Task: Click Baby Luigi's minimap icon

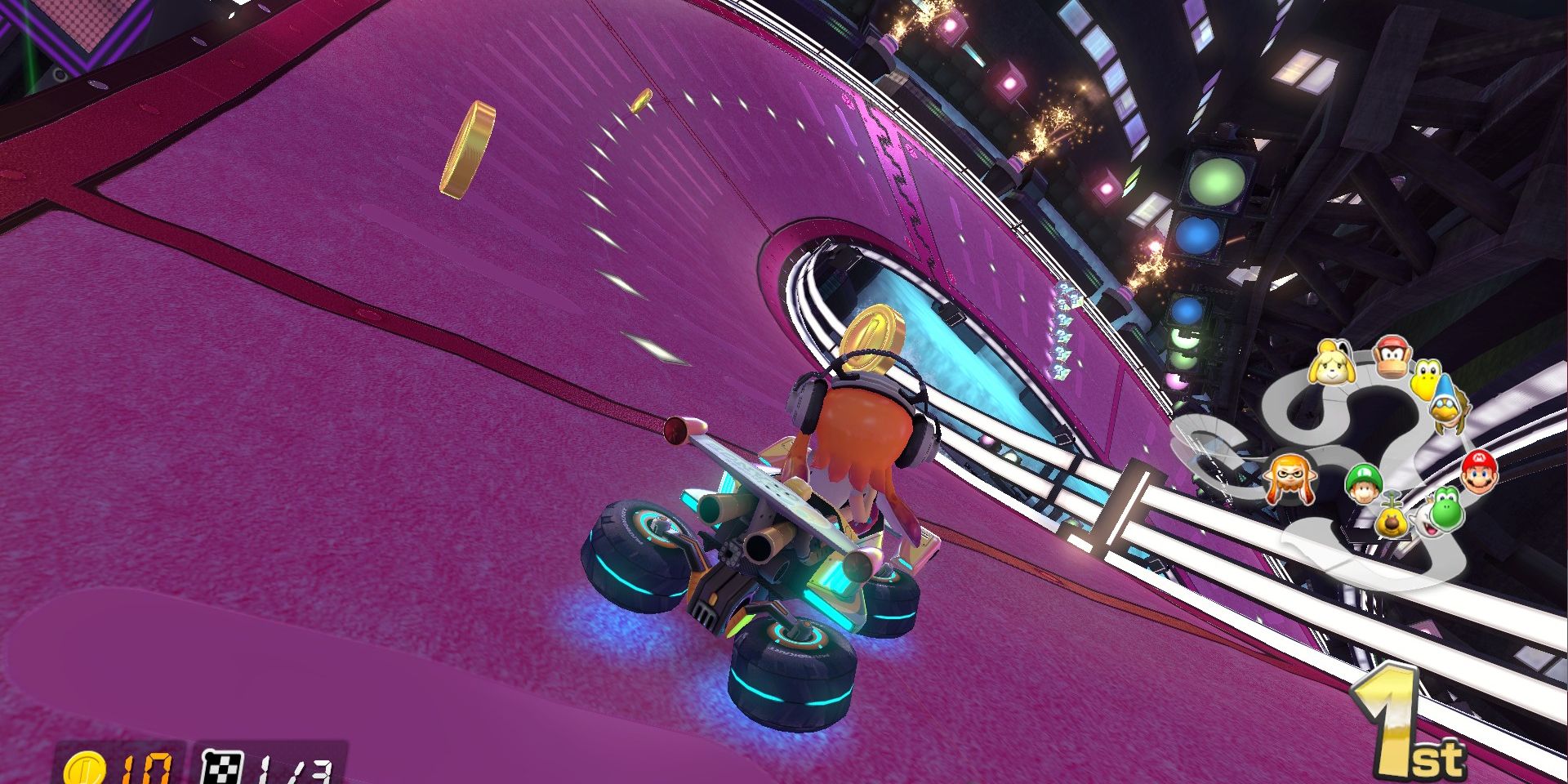Action: coord(1365,483)
